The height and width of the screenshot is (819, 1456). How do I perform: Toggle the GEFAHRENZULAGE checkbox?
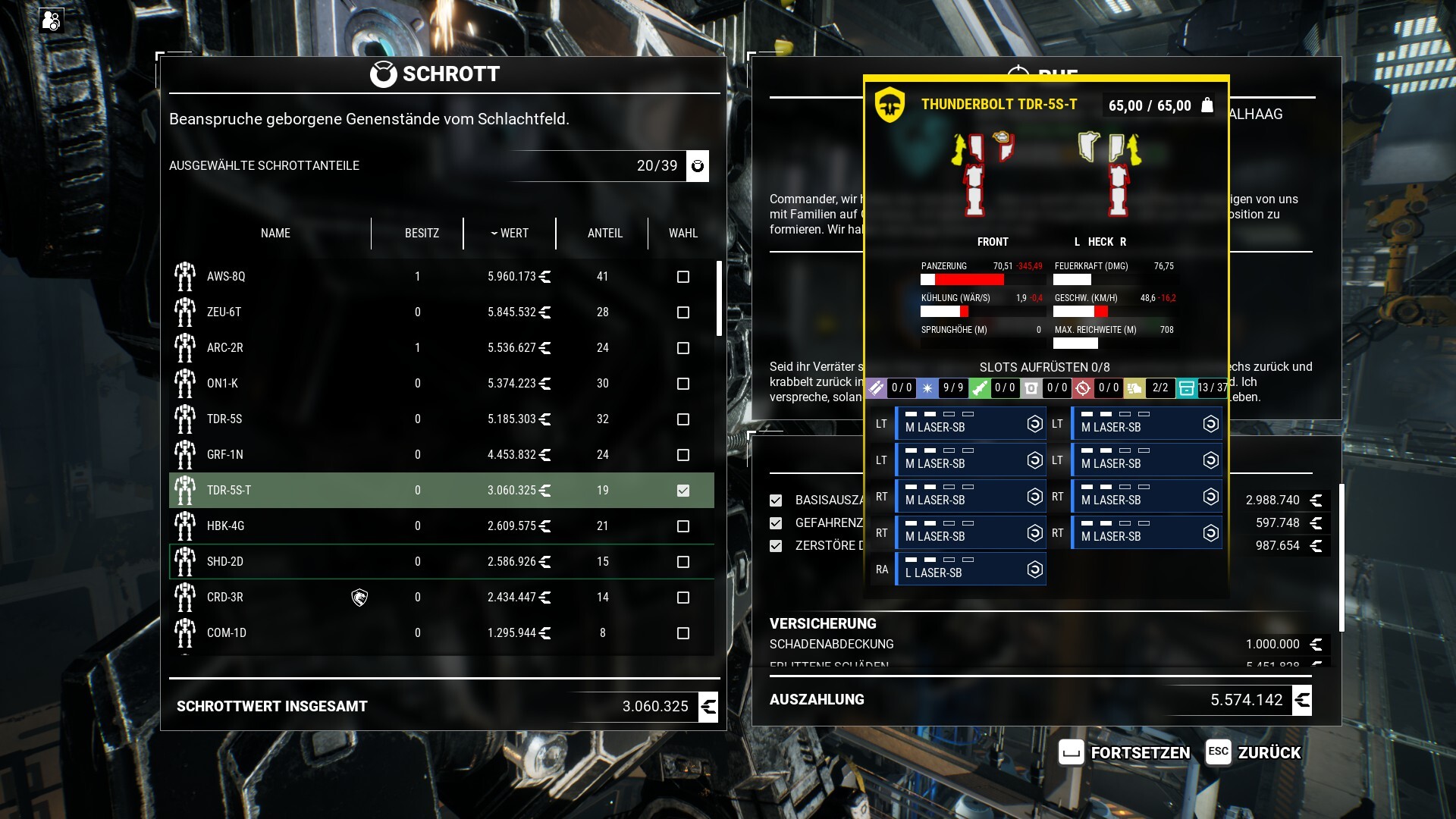pyautogui.click(x=776, y=523)
